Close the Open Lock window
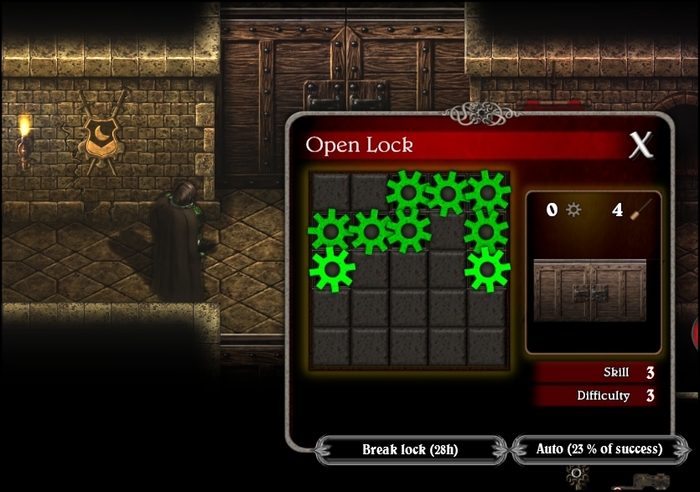Viewport: 700px width, 492px height. coord(641,146)
